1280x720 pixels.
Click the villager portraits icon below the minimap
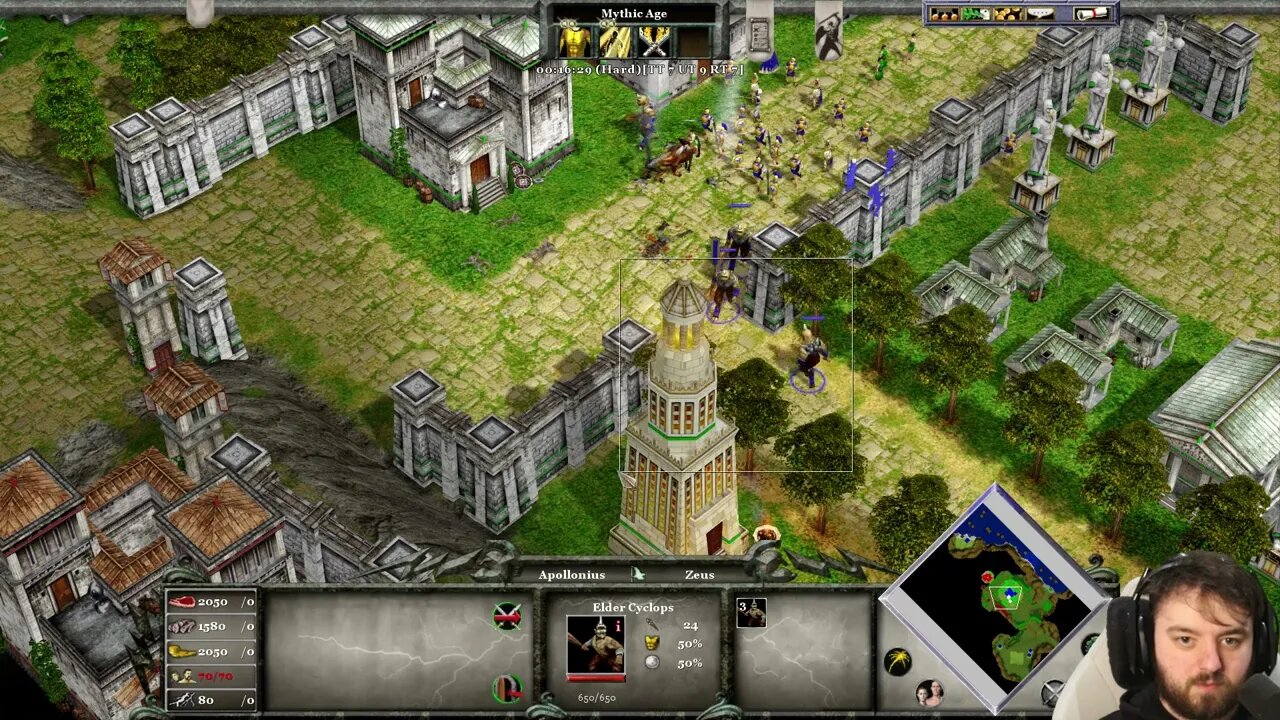932,691
